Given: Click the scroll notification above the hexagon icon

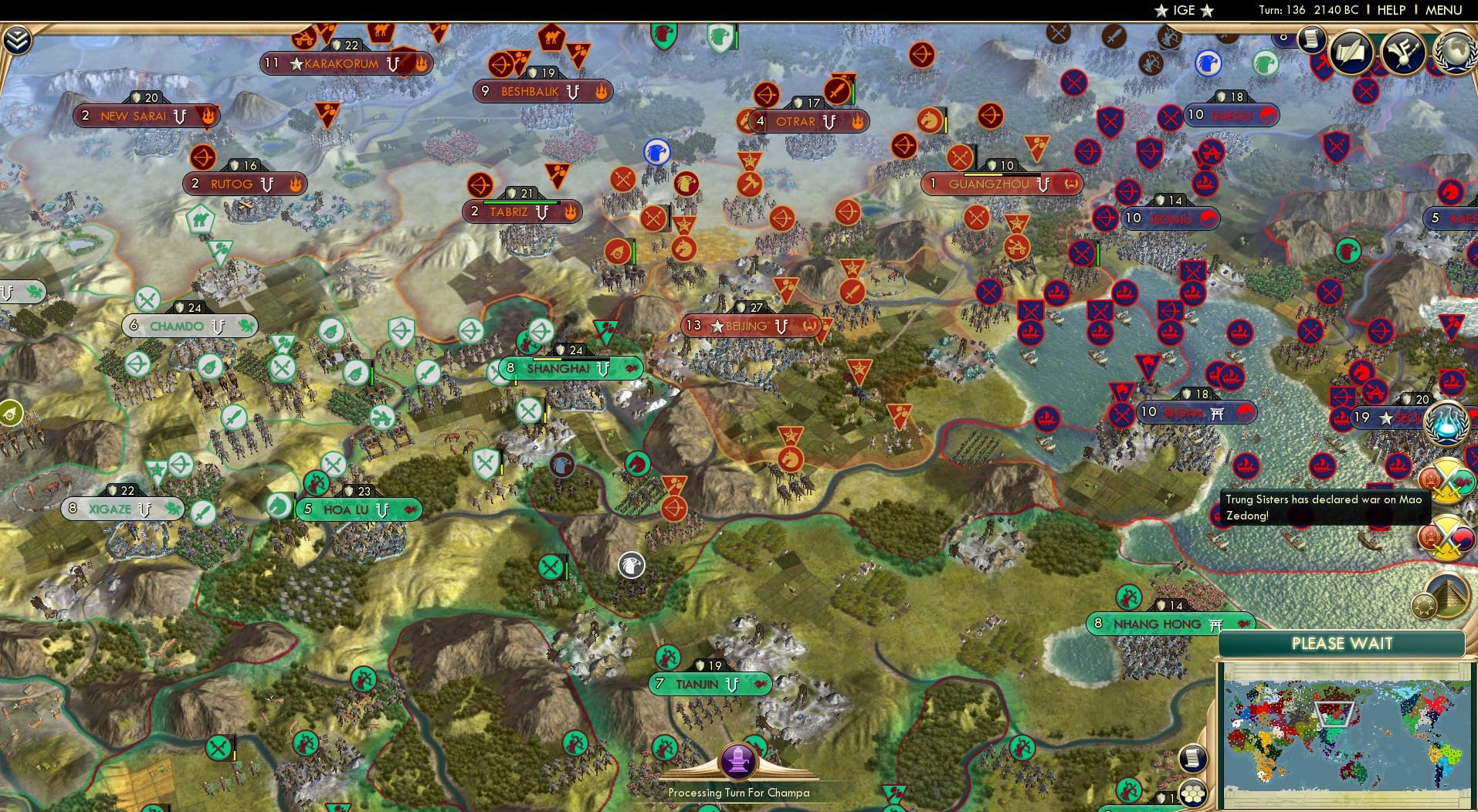Looking at the screenshot, I should 1195,758.
